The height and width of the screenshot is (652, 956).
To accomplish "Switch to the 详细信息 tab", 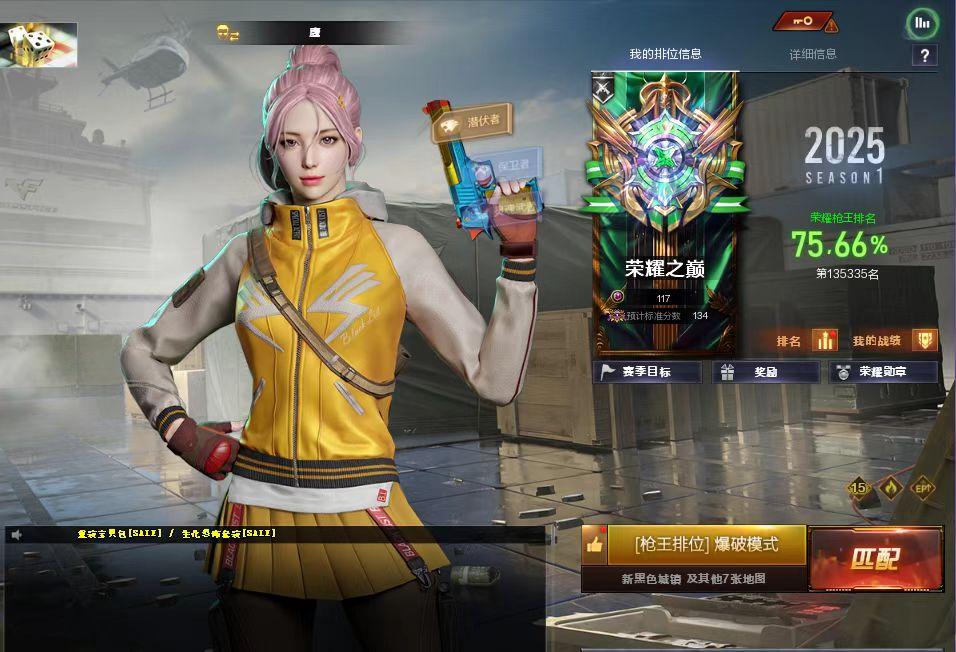I will tap(812, 54).
